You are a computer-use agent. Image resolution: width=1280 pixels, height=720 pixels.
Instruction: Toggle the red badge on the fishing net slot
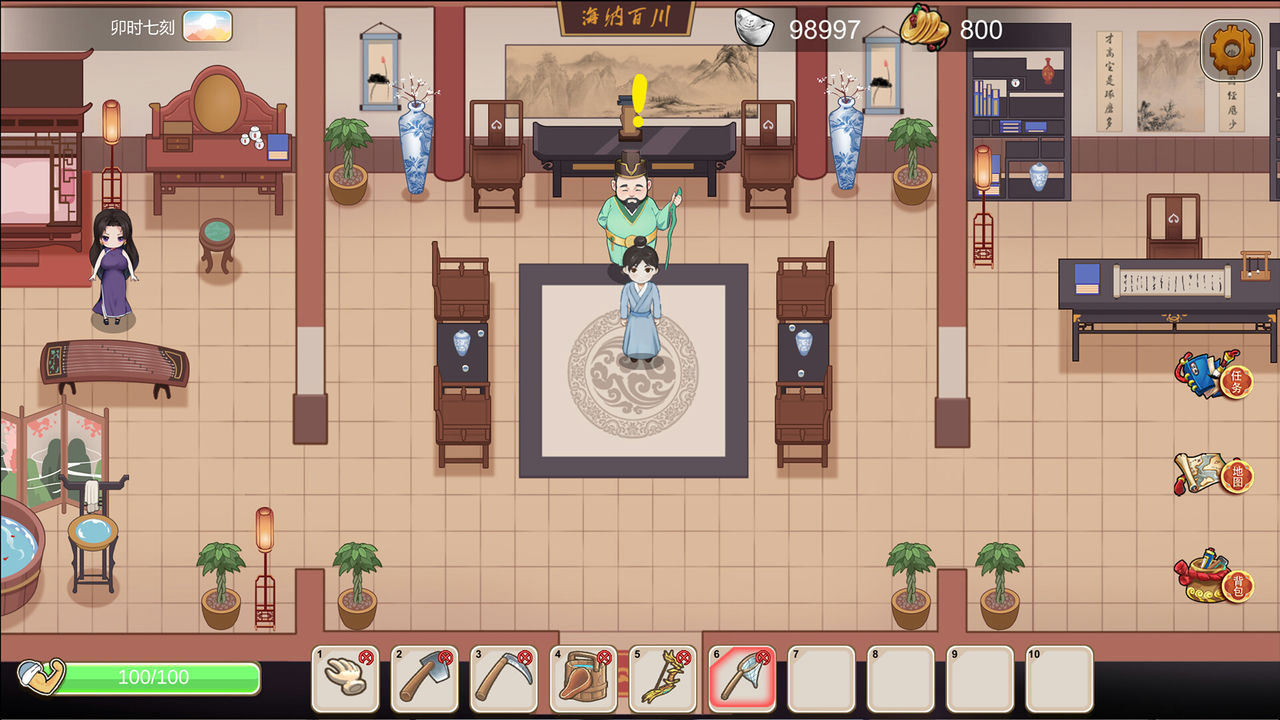[765, 655]
